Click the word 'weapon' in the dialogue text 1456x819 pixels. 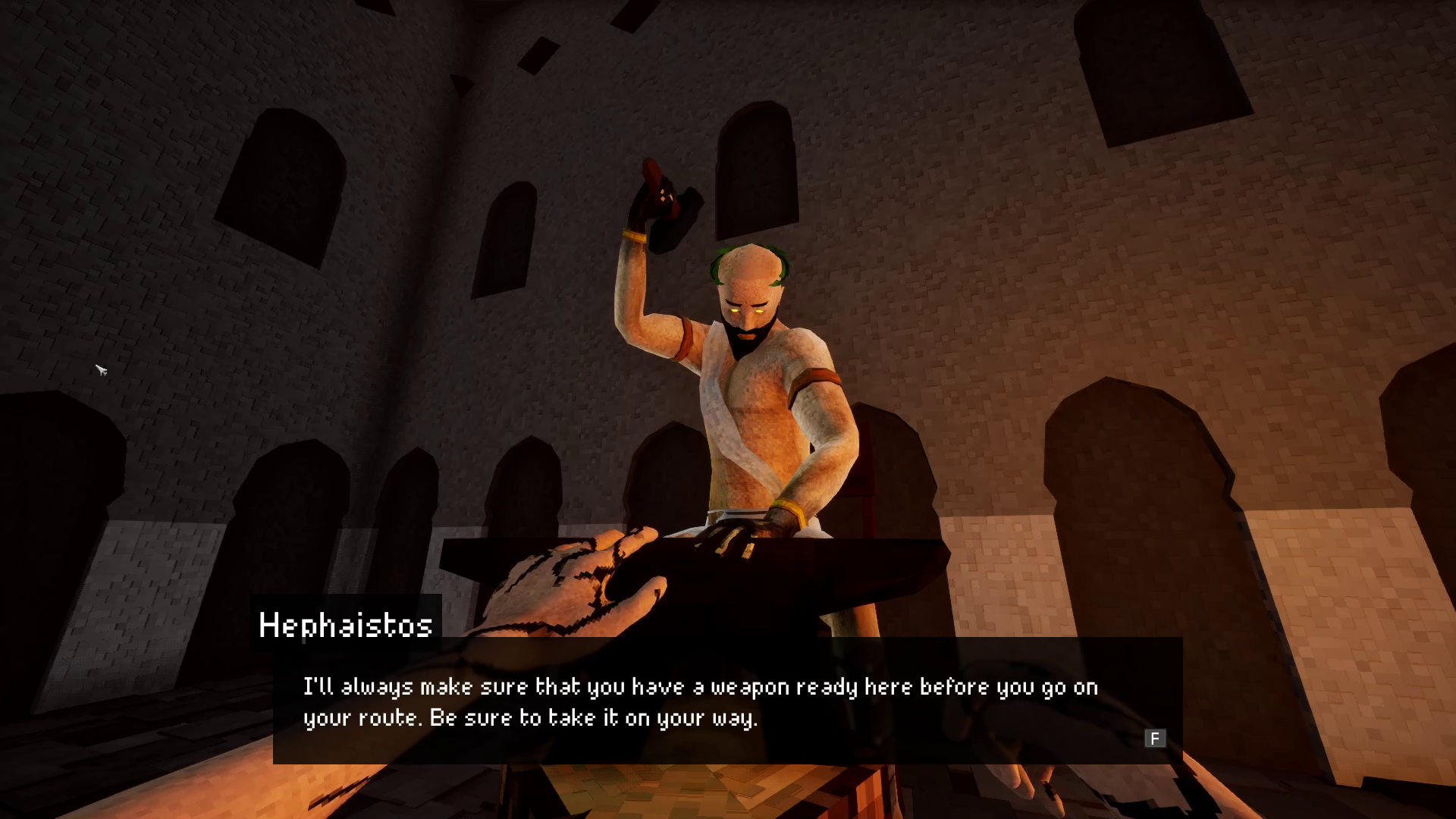tap(747, 687)
